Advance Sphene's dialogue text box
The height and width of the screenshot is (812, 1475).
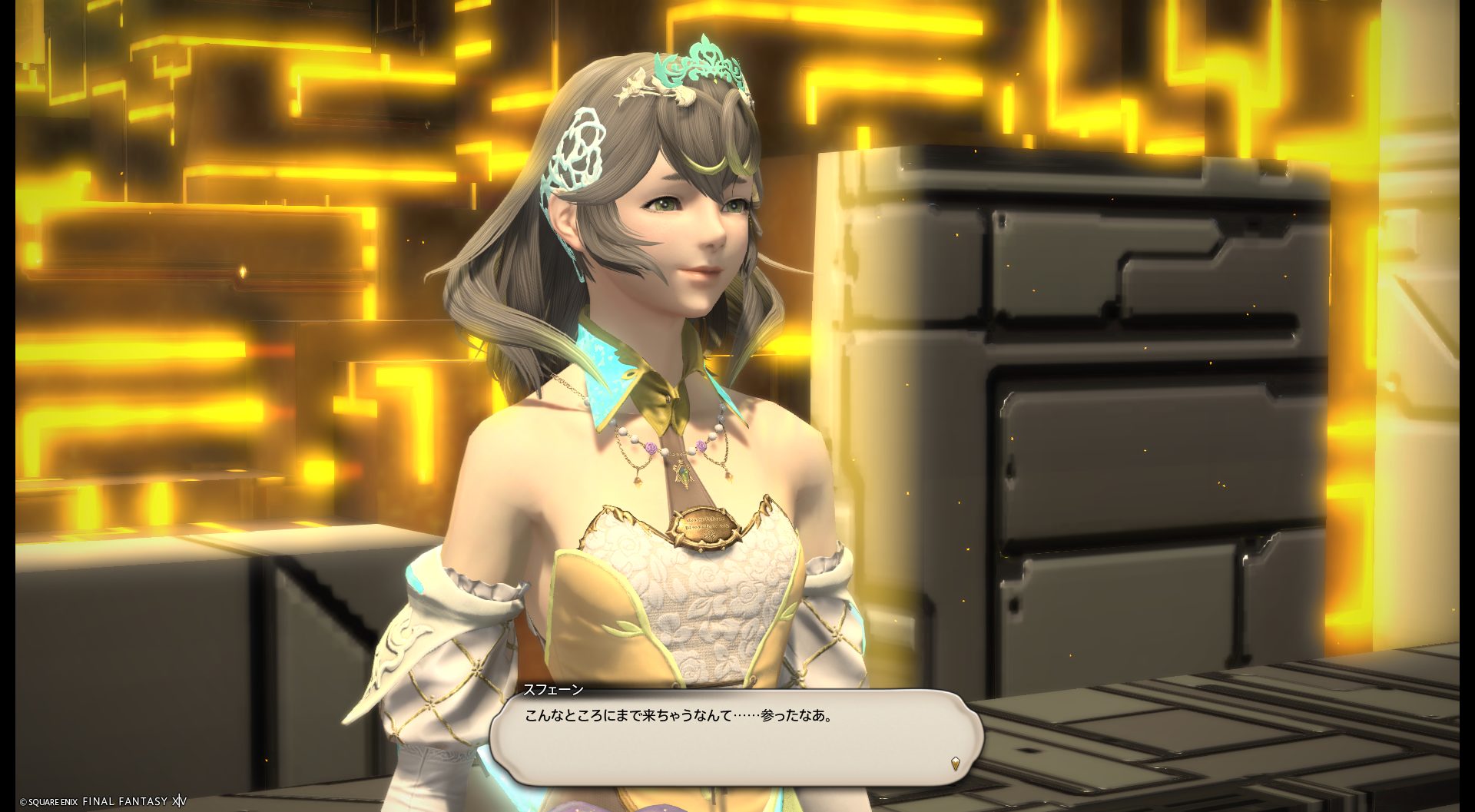tap(736, 736)
